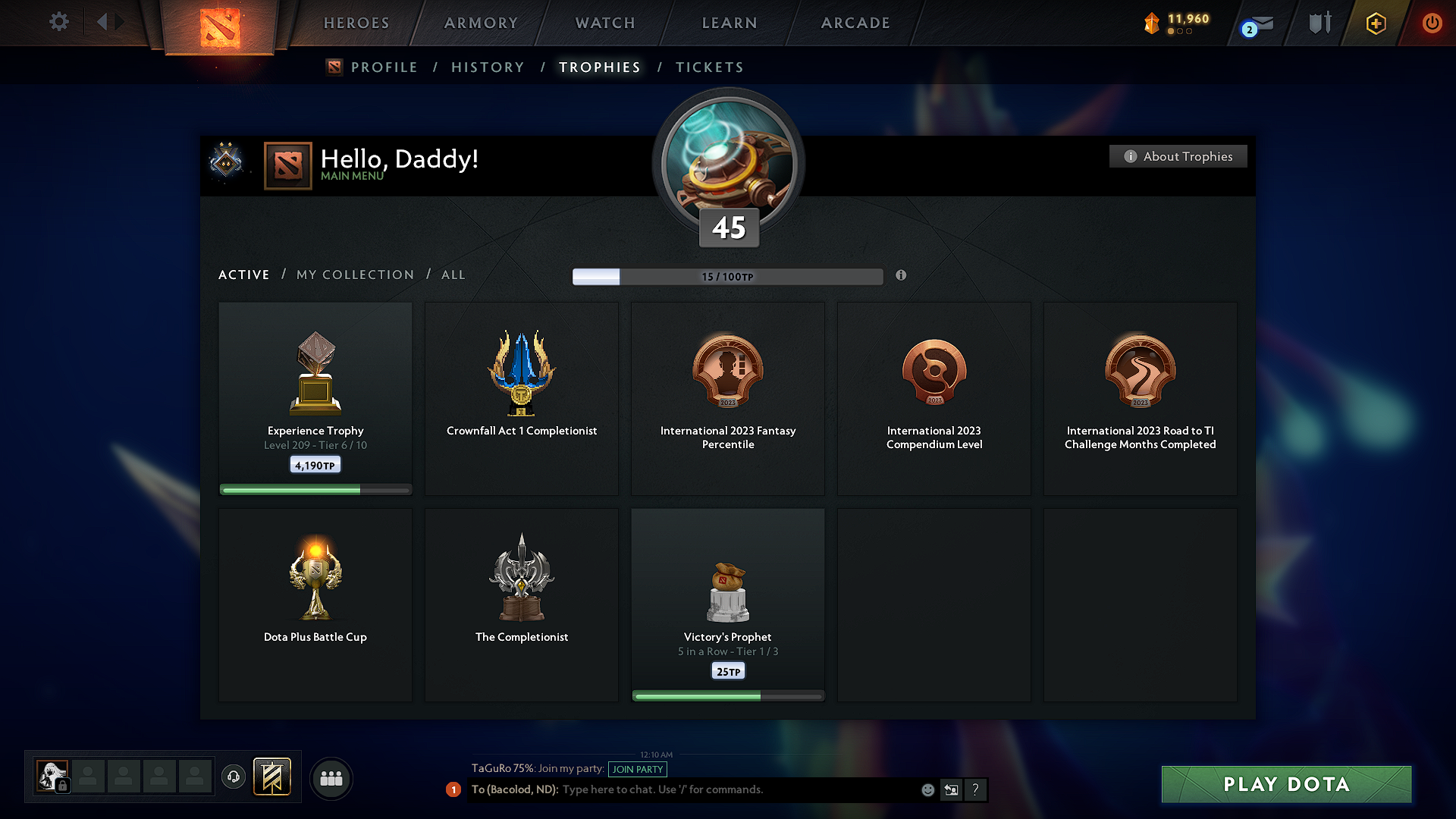Open the guild banner beside the party slots

[271, 777]
